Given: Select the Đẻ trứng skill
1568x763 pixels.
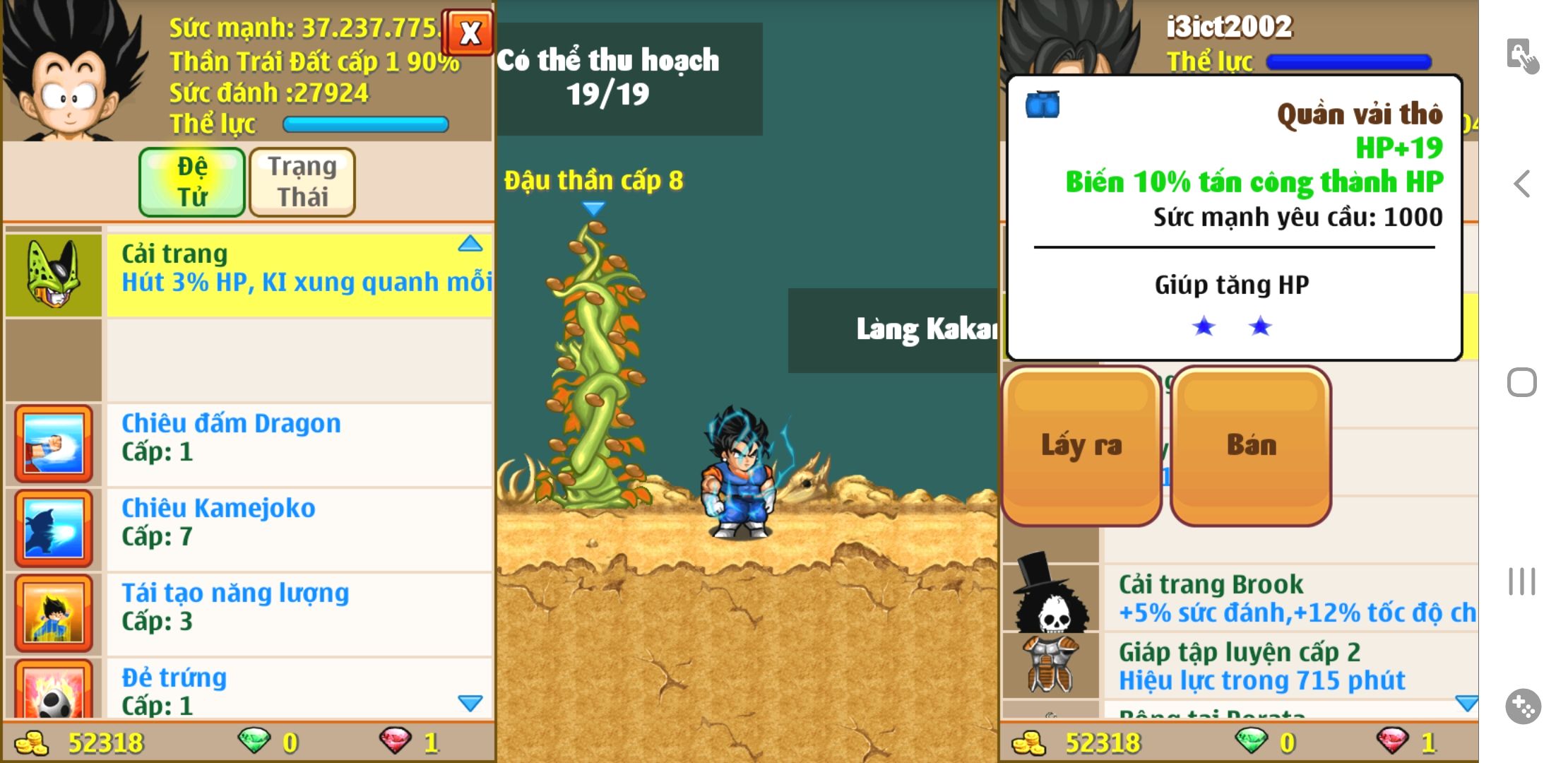Looking at the screenshot, I should click(298, 690).
